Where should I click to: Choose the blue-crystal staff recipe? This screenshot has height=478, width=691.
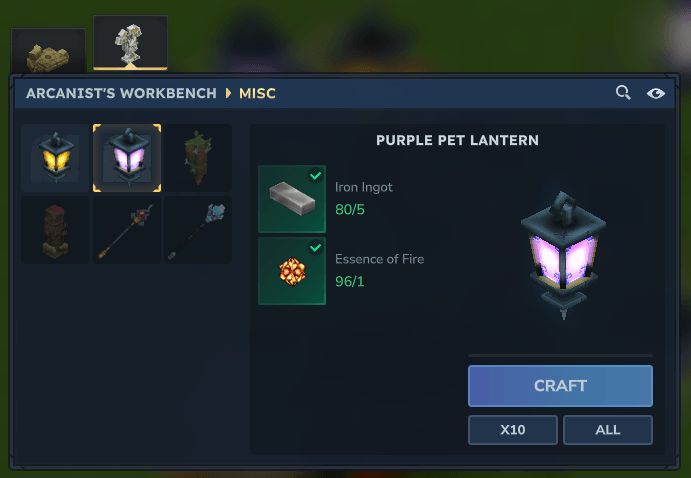[198, 230]
